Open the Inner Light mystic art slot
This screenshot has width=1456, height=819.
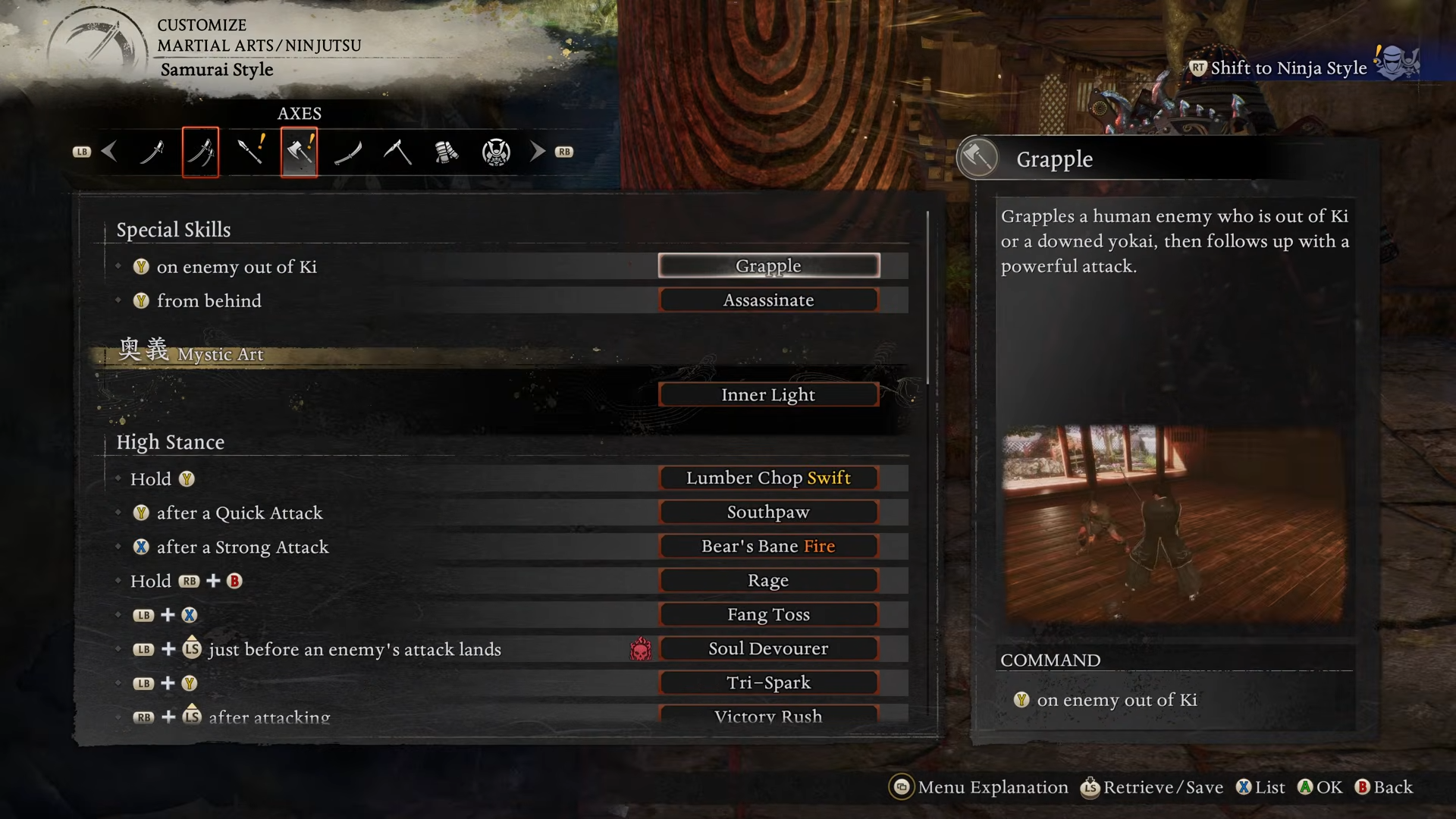tap(768, 395)
